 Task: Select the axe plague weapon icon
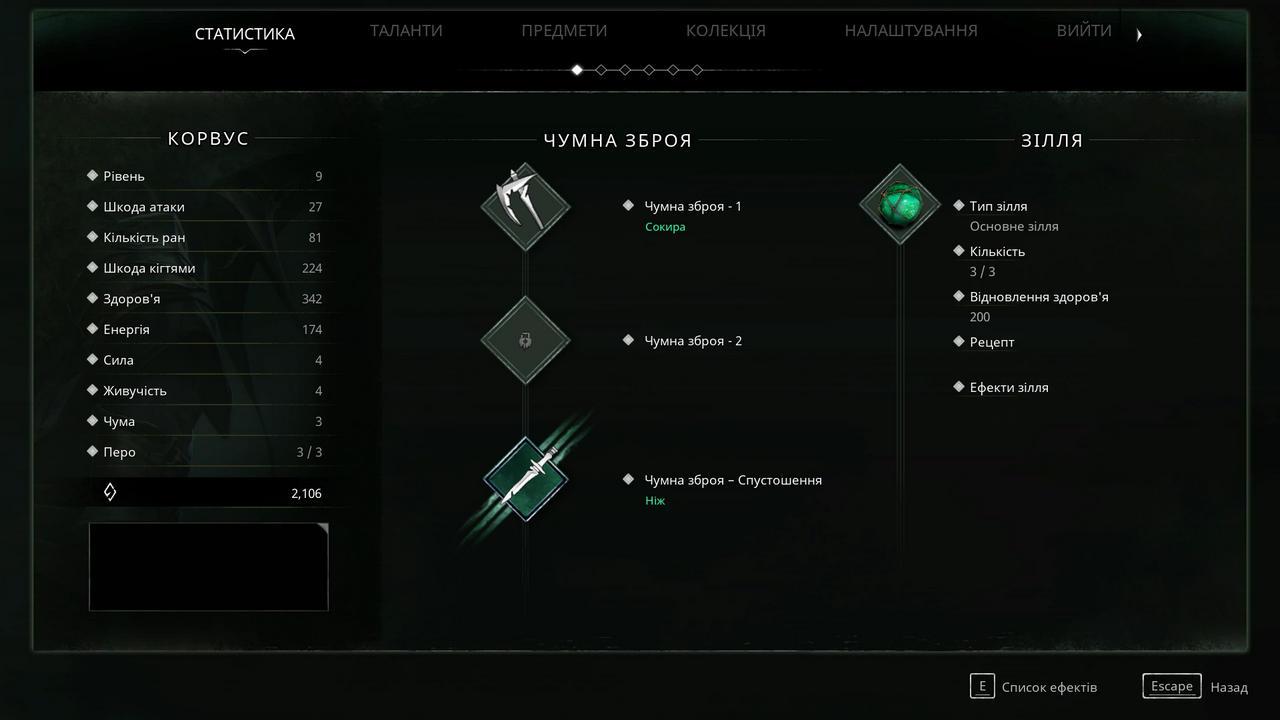[525, 207]
